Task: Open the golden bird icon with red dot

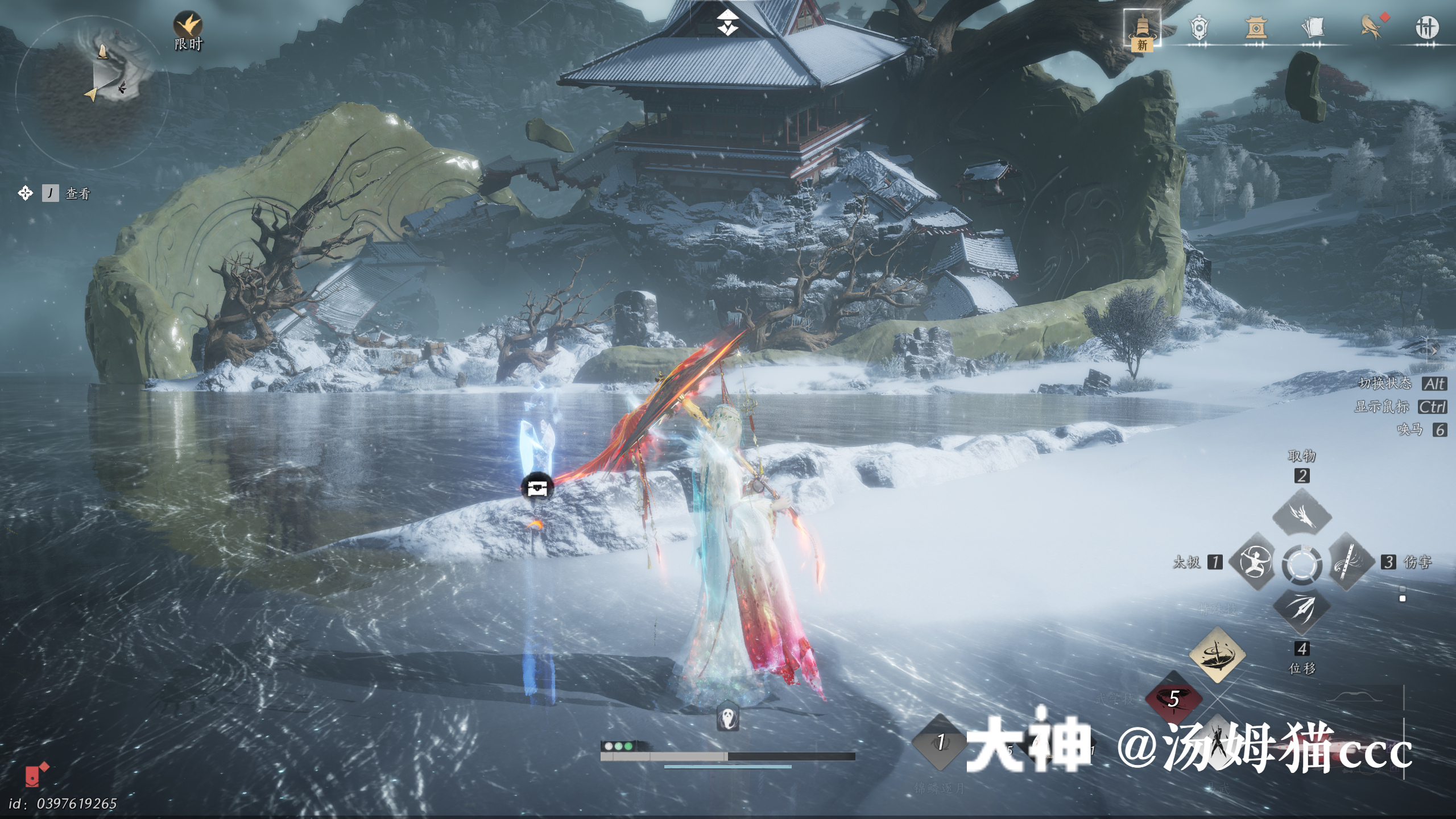Action: point(1371,27)
